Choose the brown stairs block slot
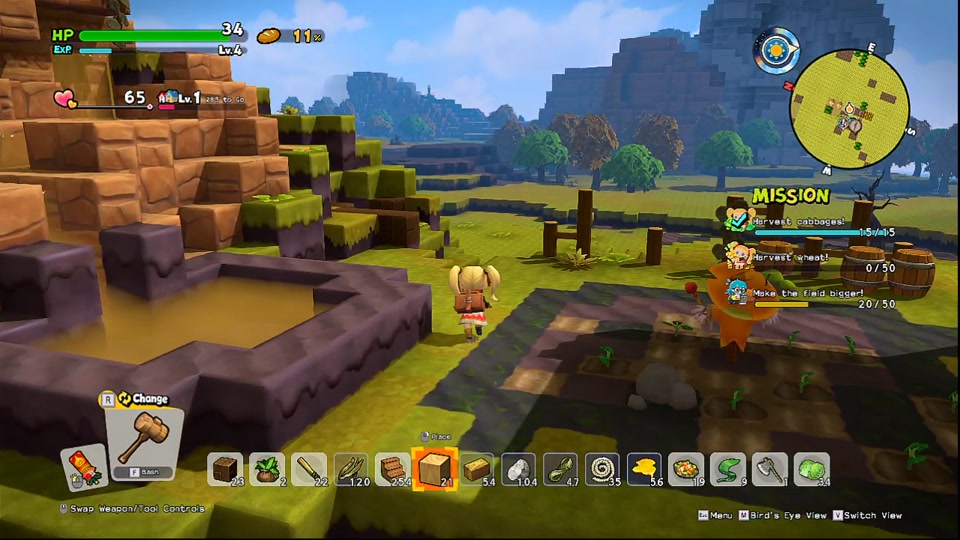 click(393, 469)
